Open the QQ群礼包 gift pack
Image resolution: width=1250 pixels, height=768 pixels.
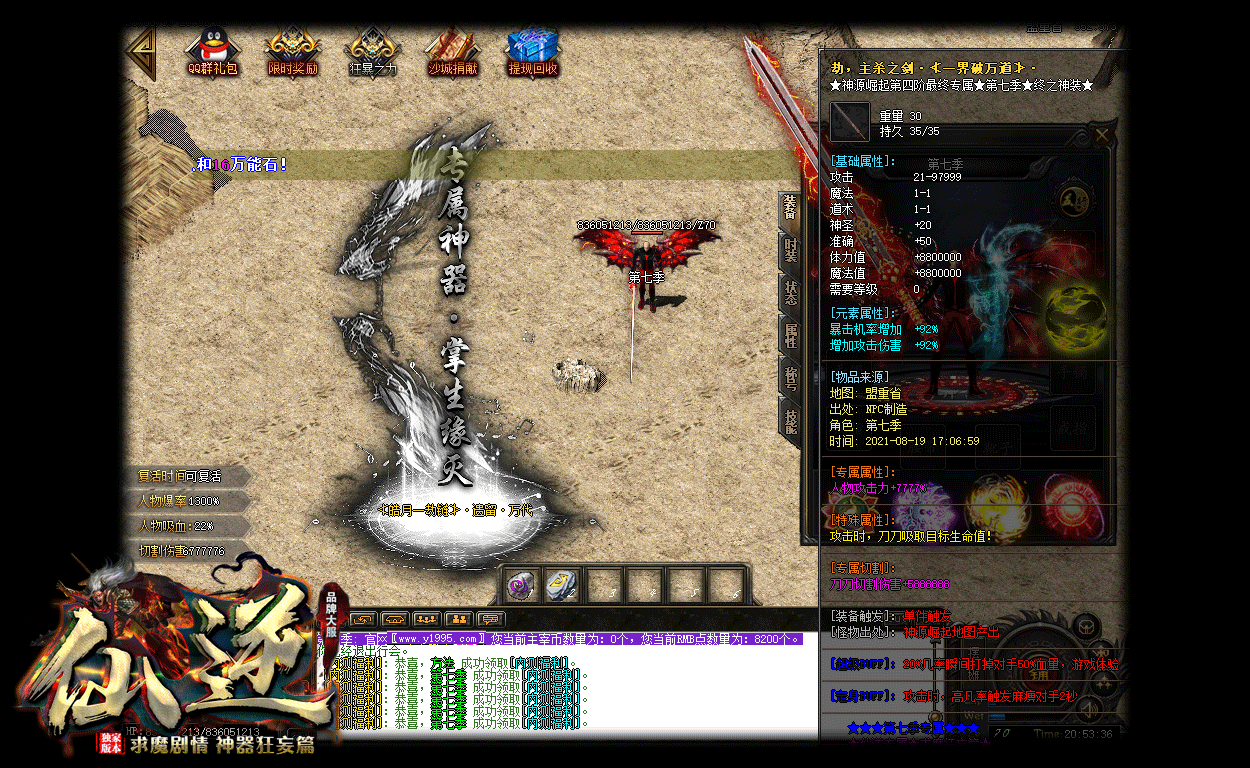[x=211, y=50]
